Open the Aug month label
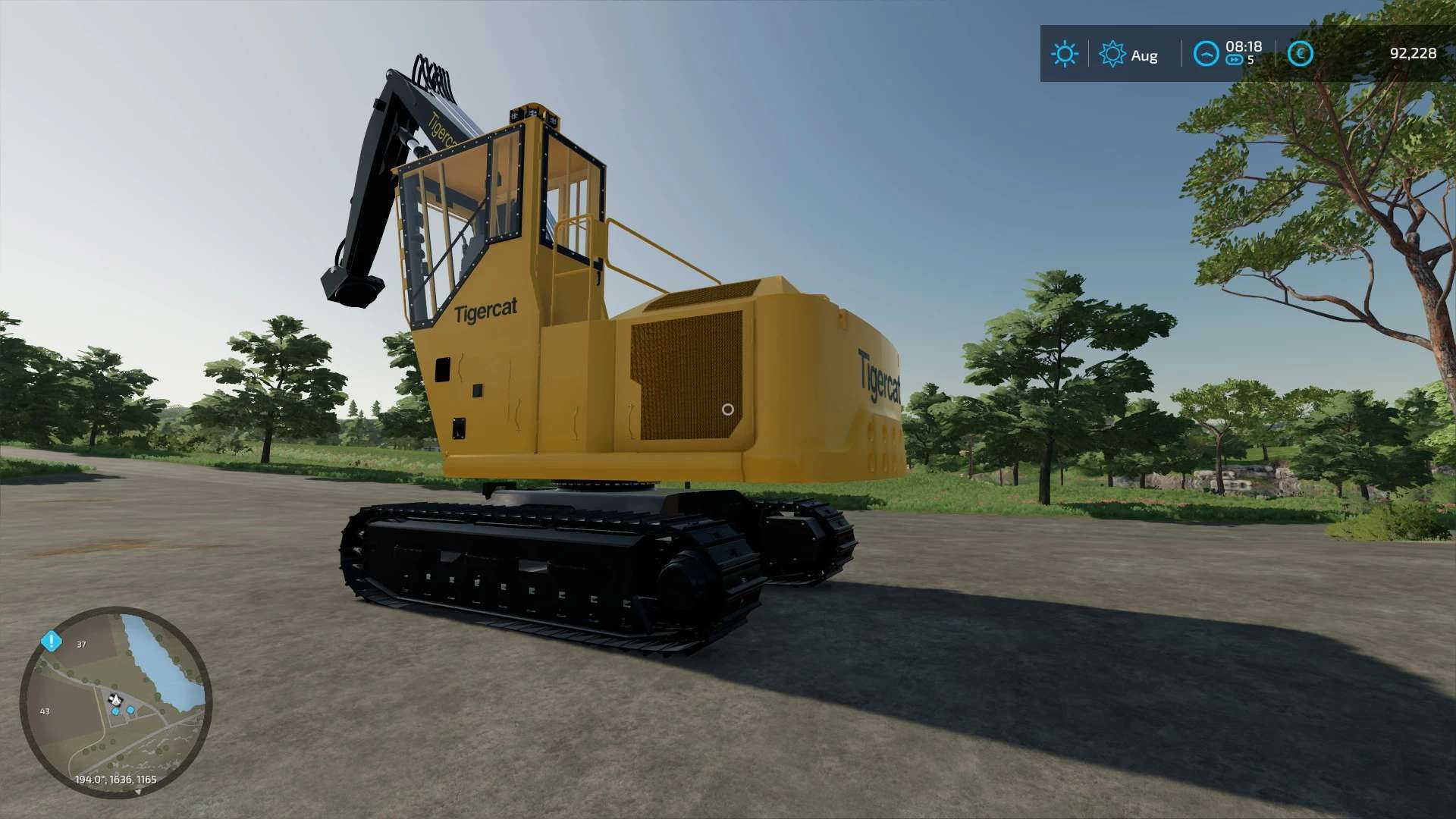Viewport: 1456px width, 819px height. coord(1145,55)
